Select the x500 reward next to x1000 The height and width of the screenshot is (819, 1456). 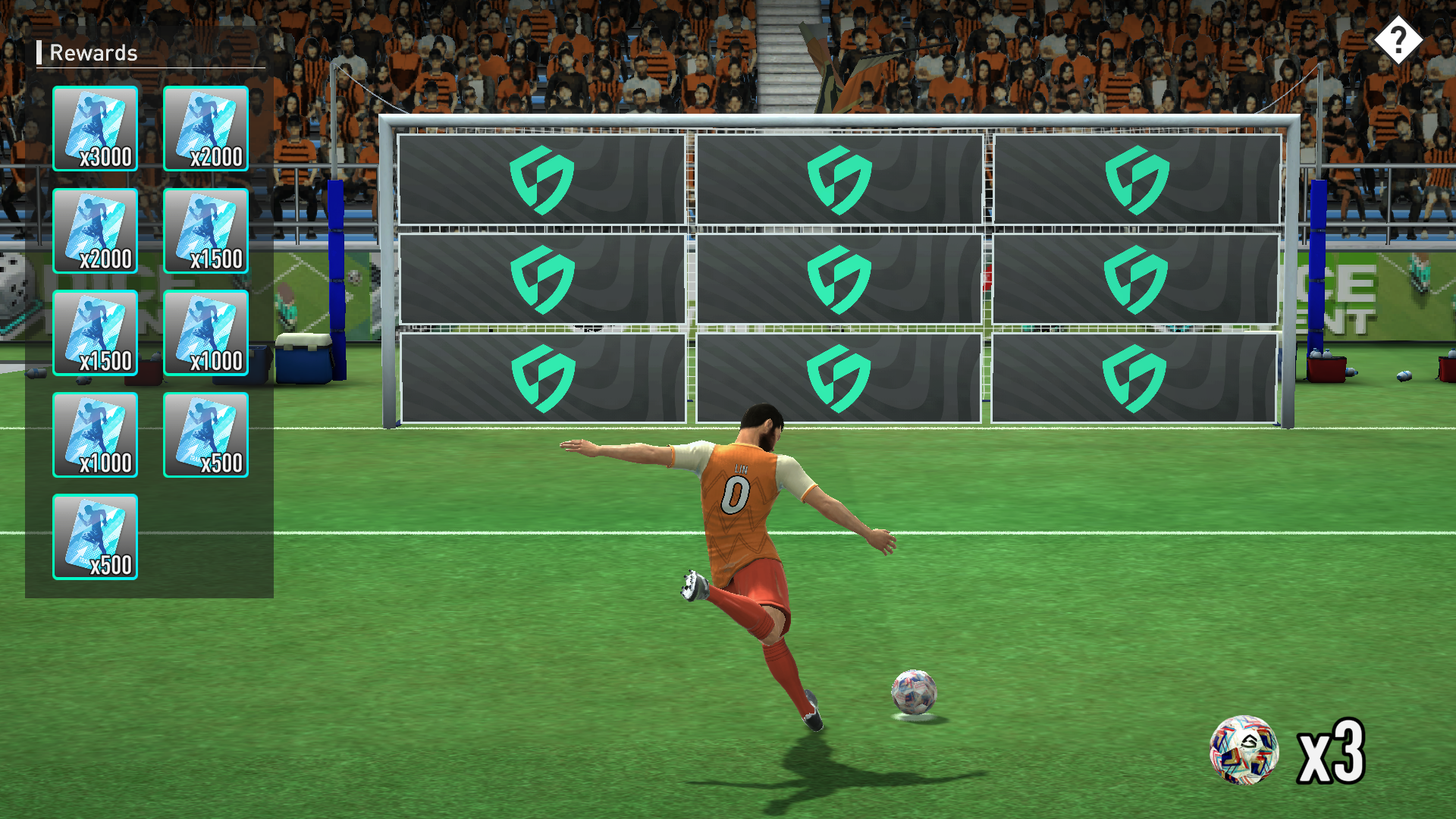pyautogui.click(x=205, y=436)
